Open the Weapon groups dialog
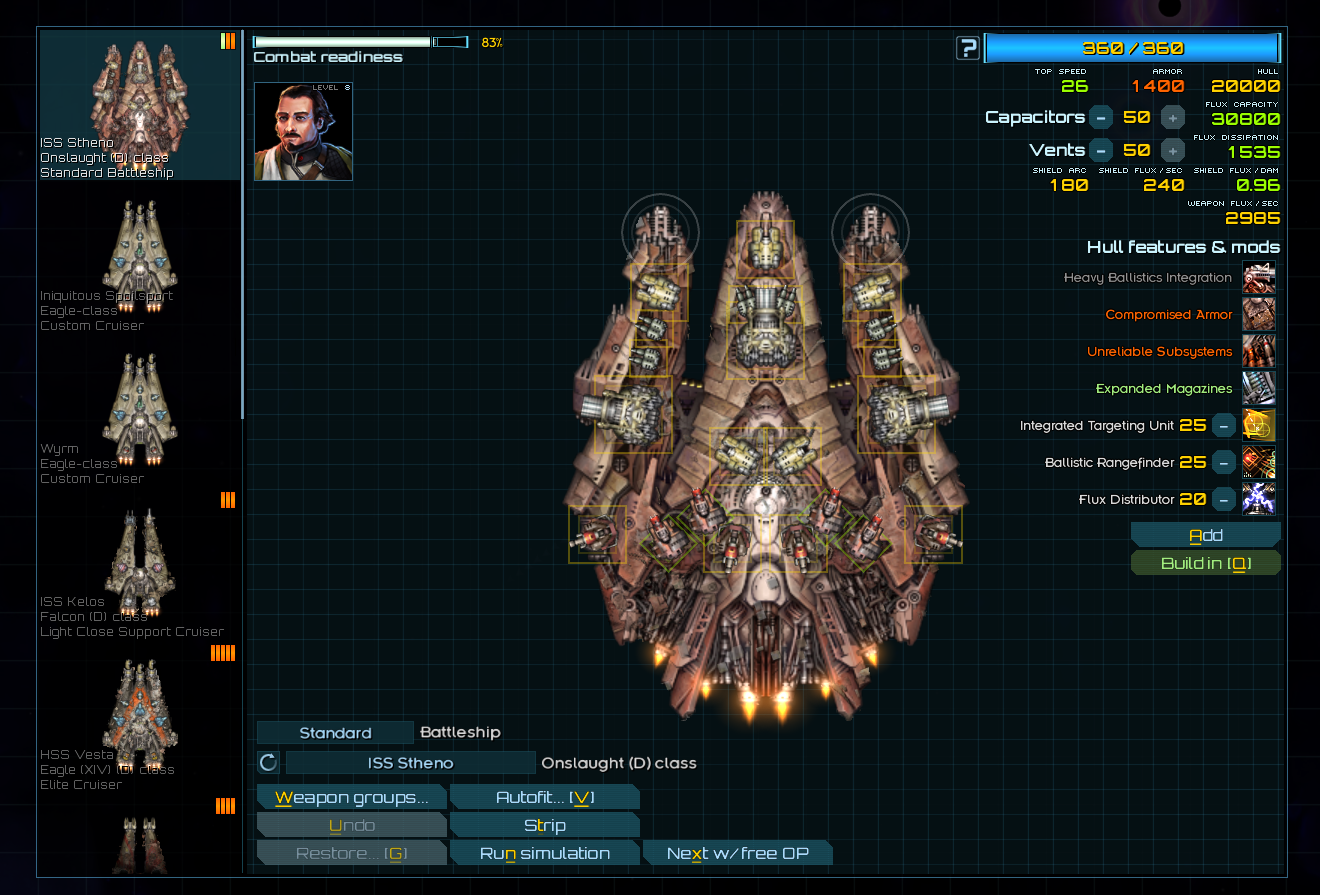Image resolution: width=1320 pixels, height=895 pixels. click(351, 797)
